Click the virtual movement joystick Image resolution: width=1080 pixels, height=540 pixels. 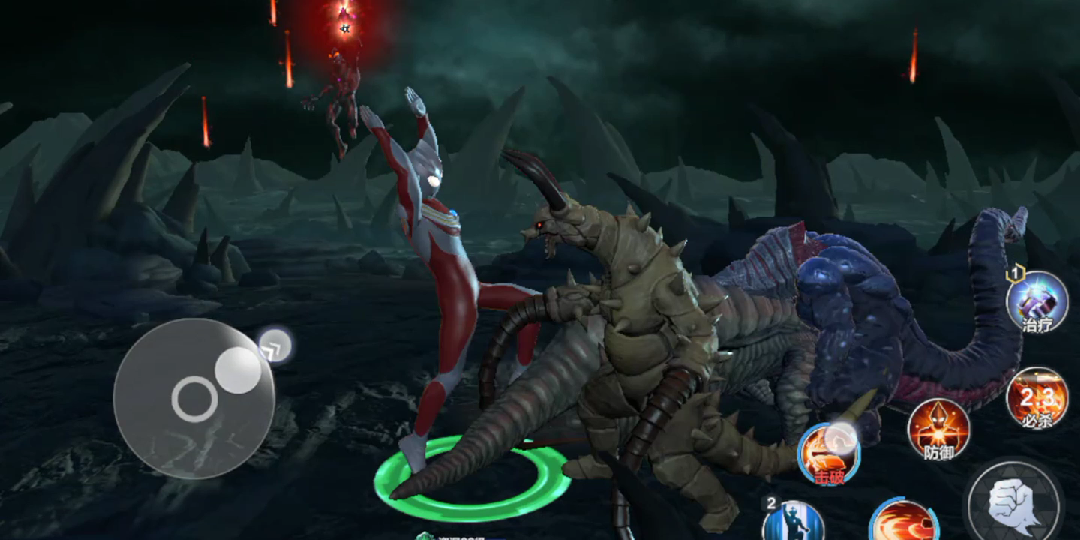(194, 398)
